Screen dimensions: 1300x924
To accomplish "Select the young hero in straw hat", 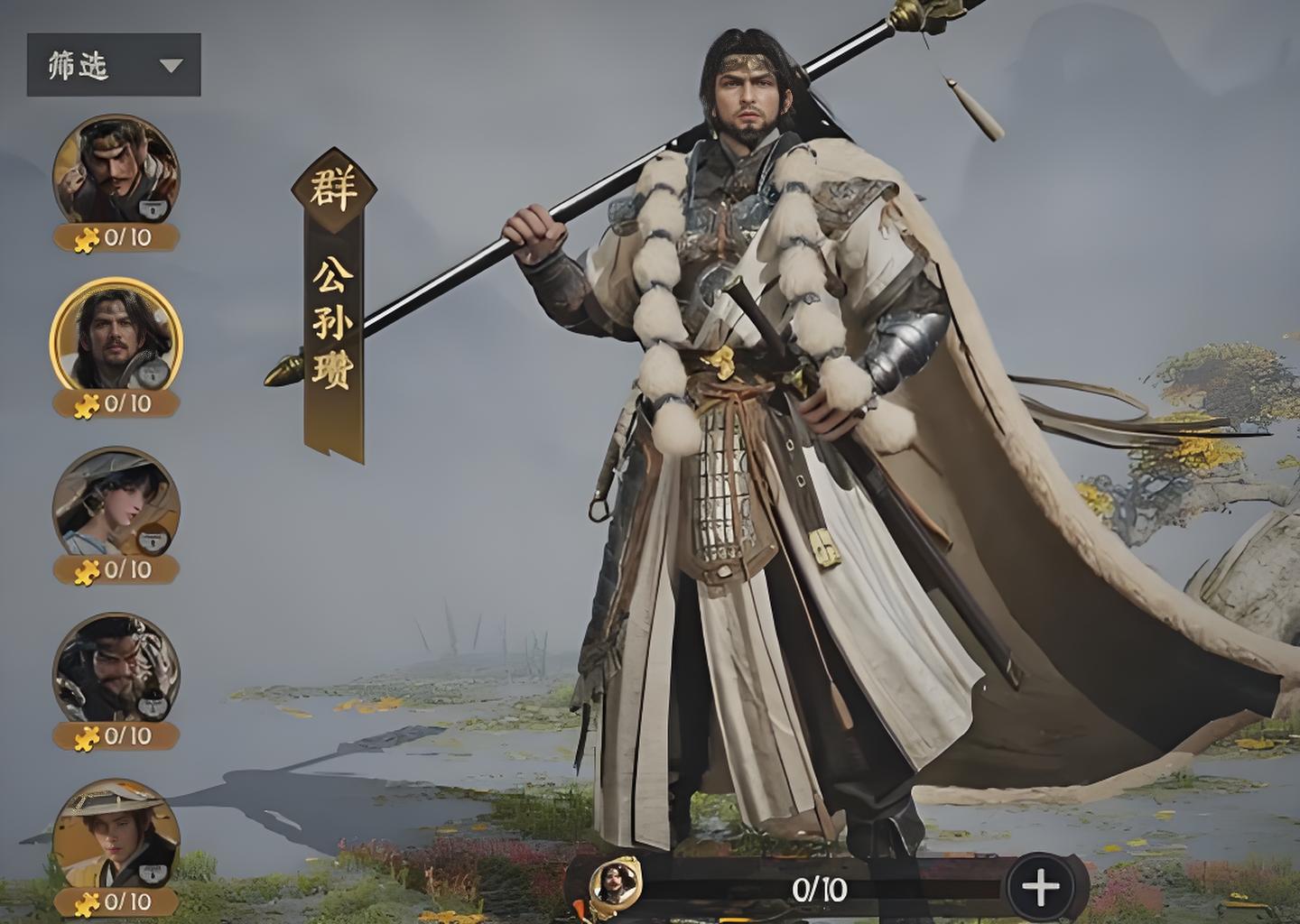I will point(116,834).
